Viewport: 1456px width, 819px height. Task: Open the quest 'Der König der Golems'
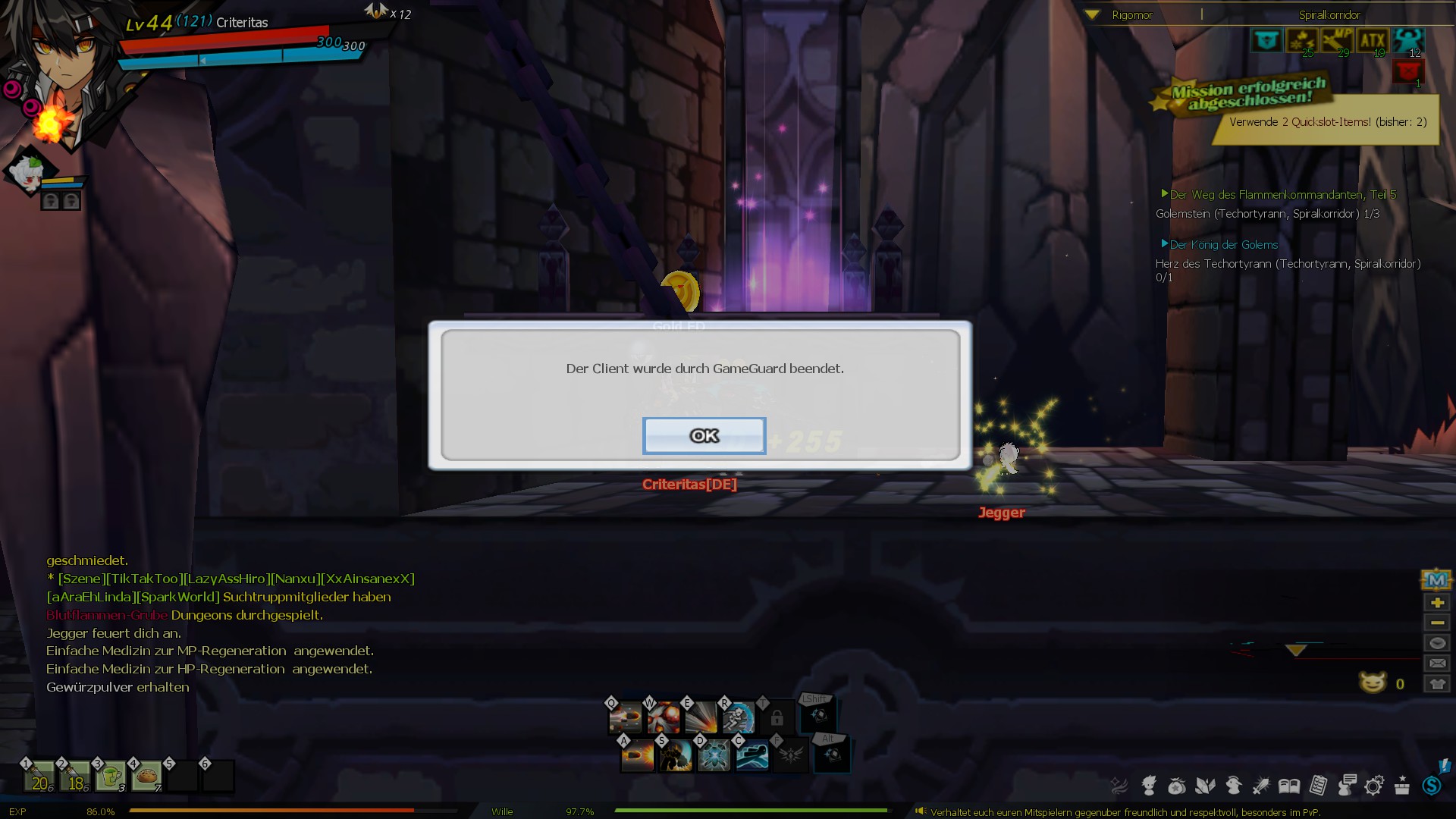pyautogui.click(x=1223, y=245)
